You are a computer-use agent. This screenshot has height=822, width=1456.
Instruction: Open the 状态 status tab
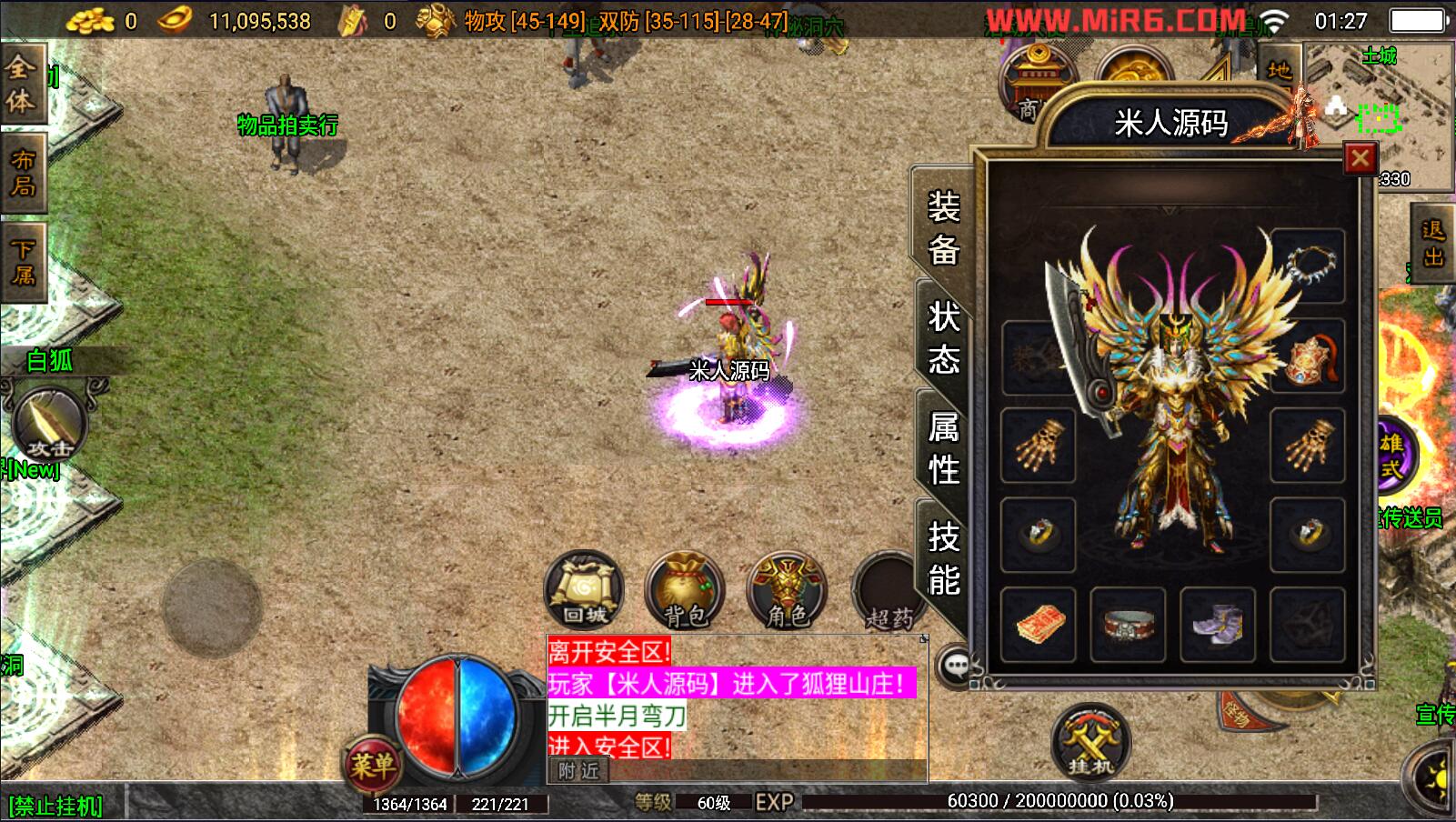(x=943, y=338)
